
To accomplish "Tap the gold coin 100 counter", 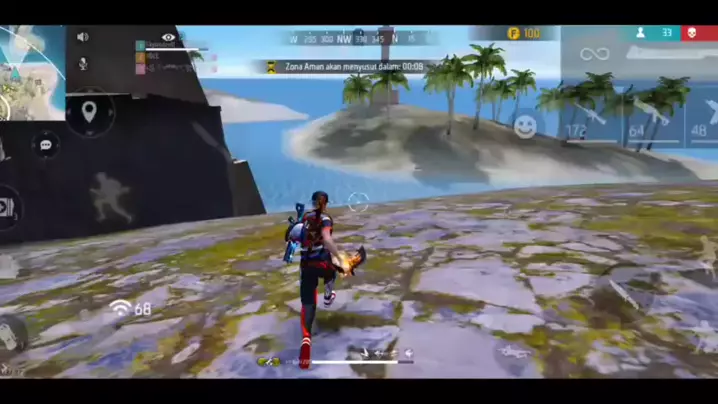I will pyautogui.click(x=524, y=33).
